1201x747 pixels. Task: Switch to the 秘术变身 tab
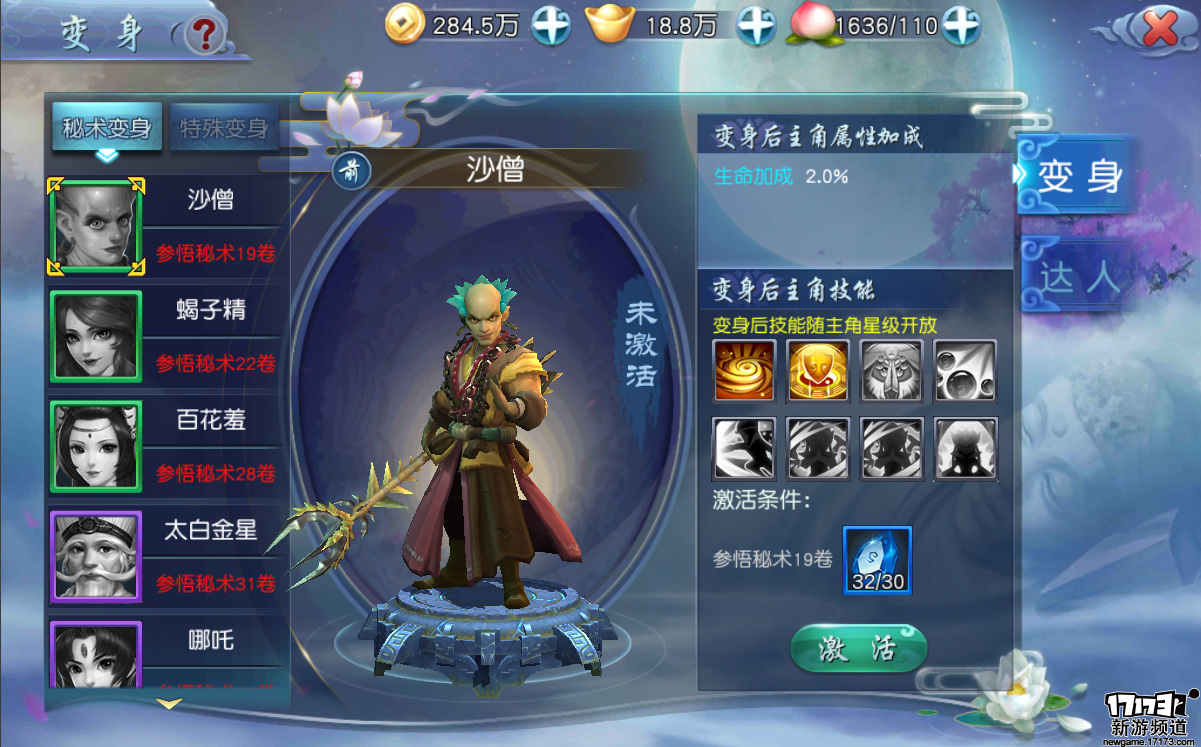pyautogui.click(x=107, y=128)
